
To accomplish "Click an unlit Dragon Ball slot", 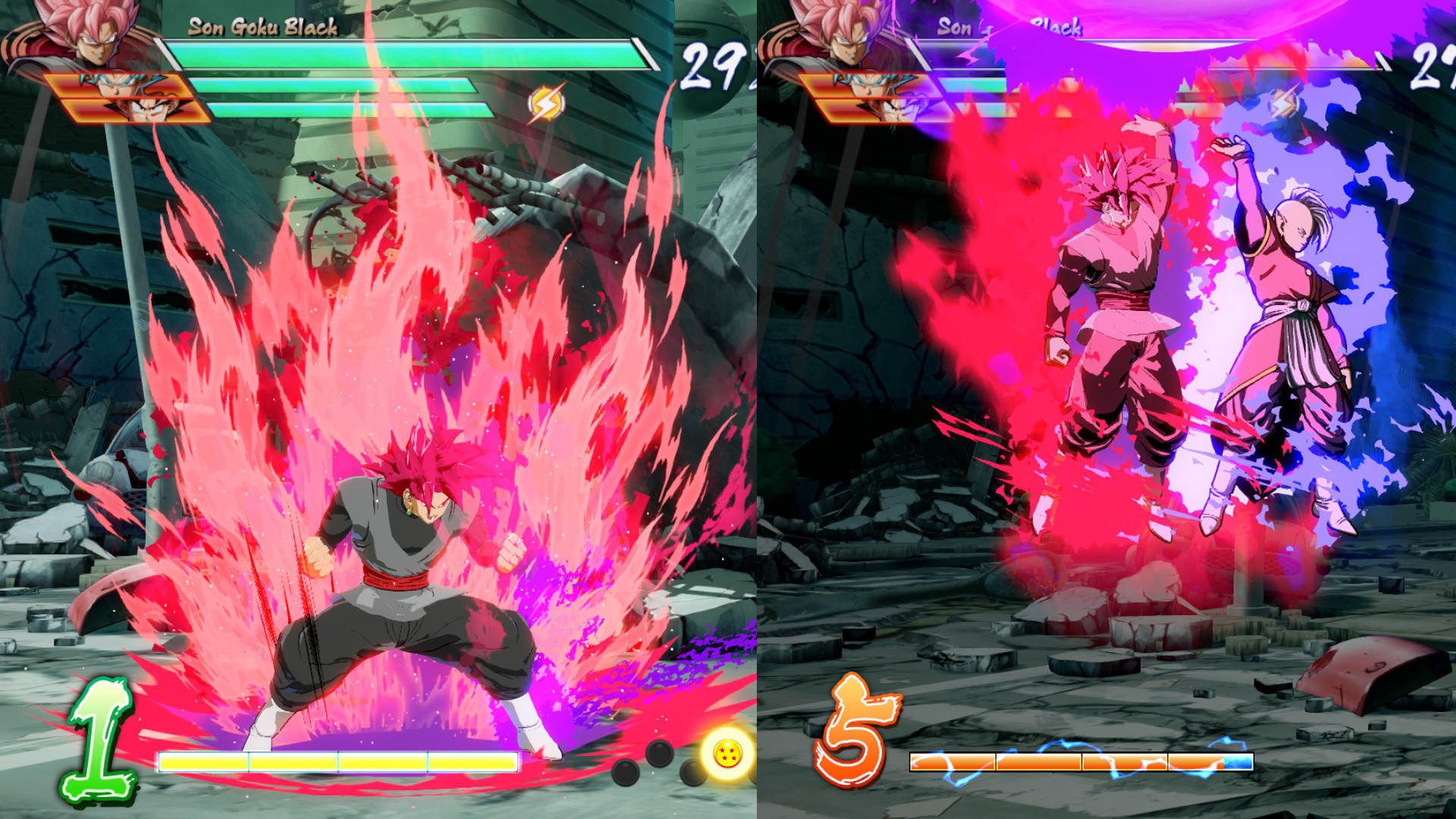I will (660, 755).
